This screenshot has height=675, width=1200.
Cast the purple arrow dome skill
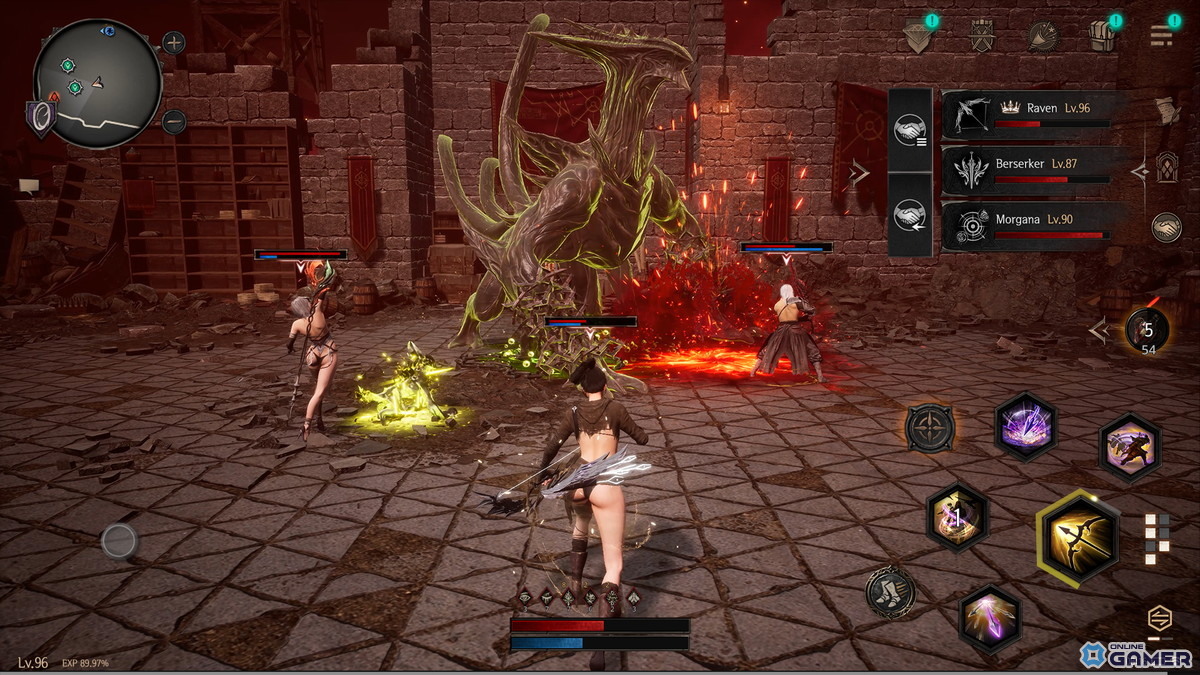1026,426
